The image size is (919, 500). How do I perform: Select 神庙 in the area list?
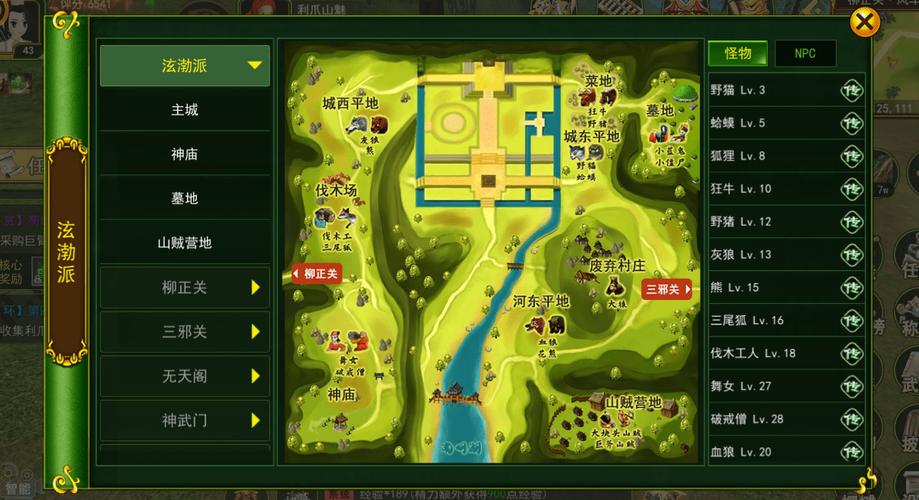click(x=185, y=154)
